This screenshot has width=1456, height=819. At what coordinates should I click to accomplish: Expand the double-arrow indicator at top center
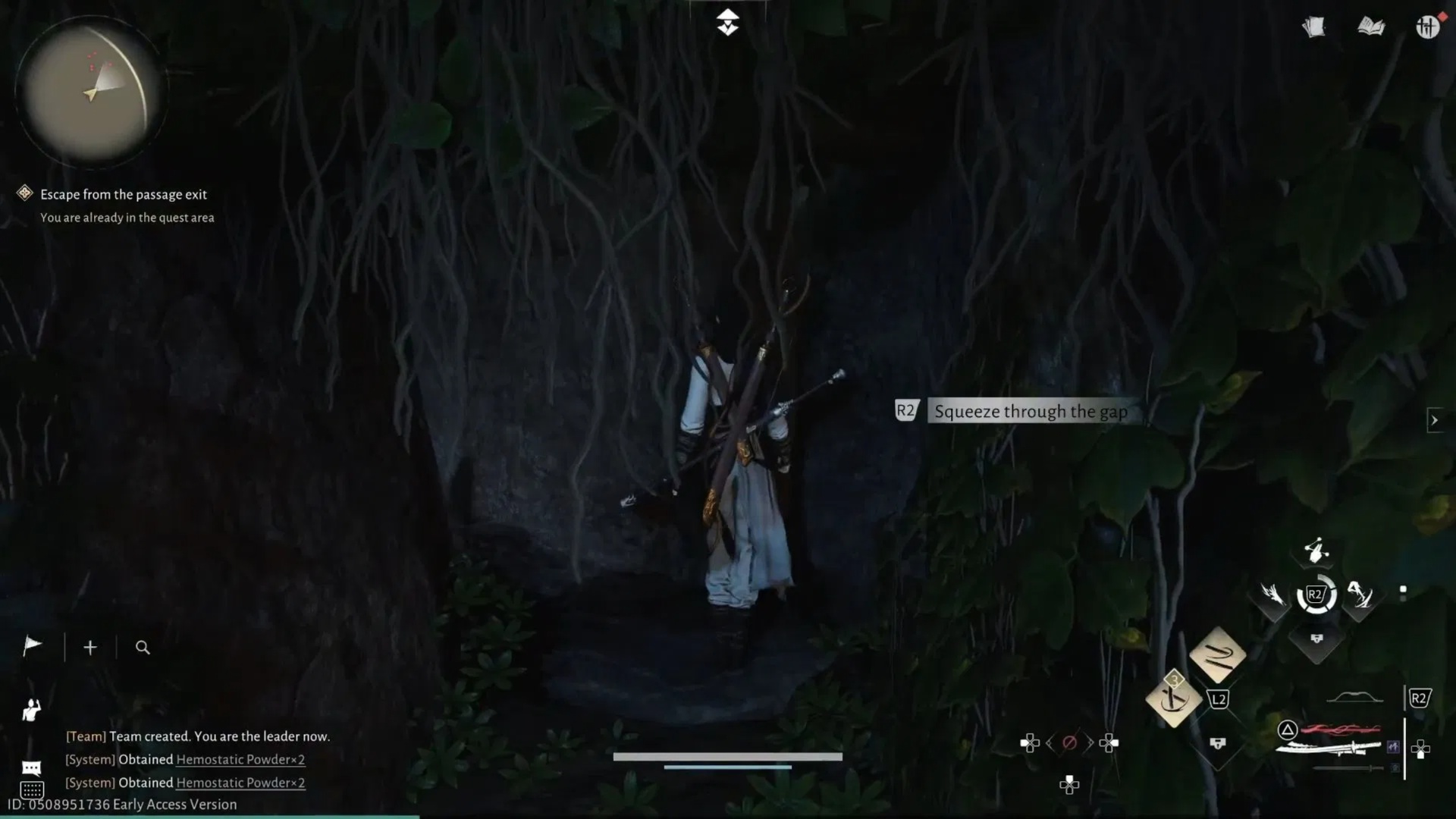[x=728, y=22]
